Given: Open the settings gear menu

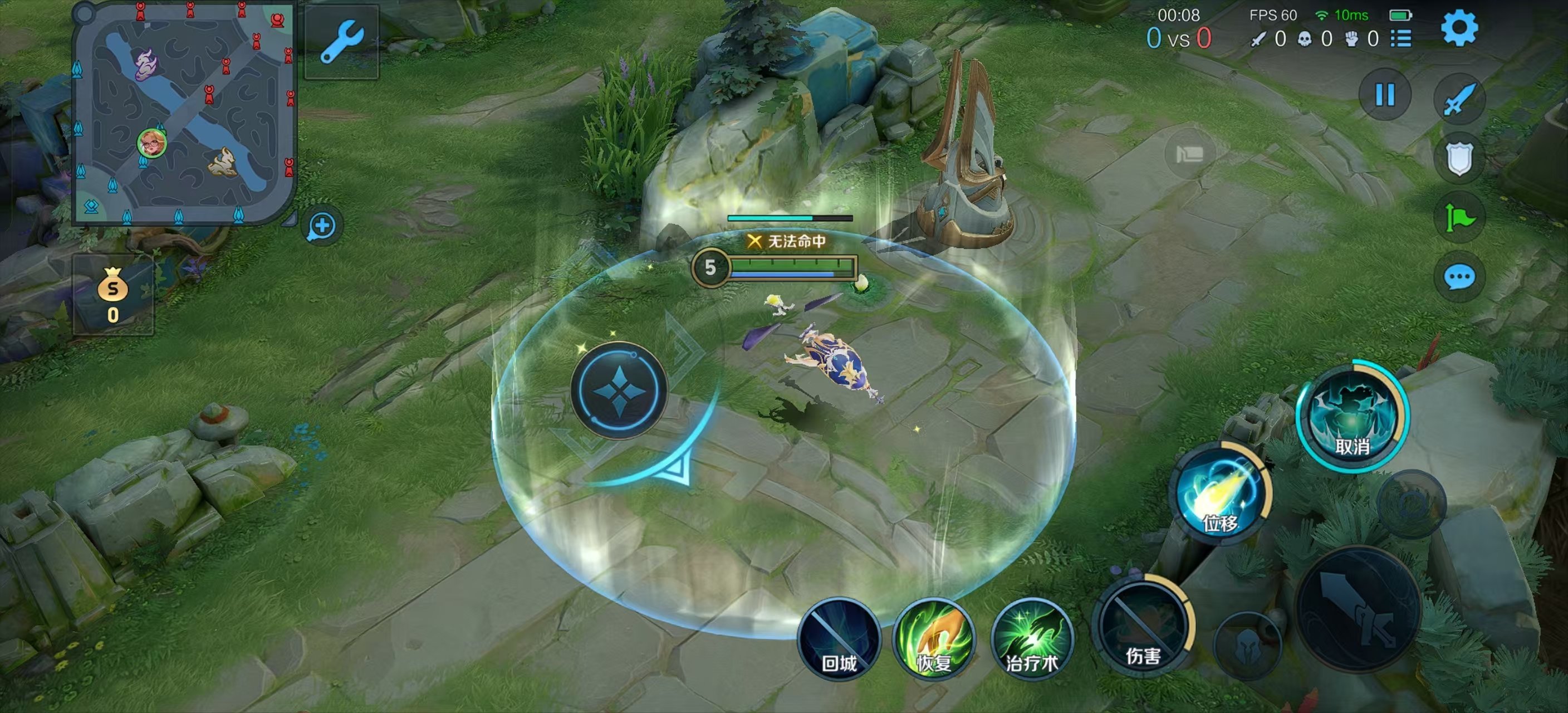Looking at the screenshot, I should [1459, 27].
